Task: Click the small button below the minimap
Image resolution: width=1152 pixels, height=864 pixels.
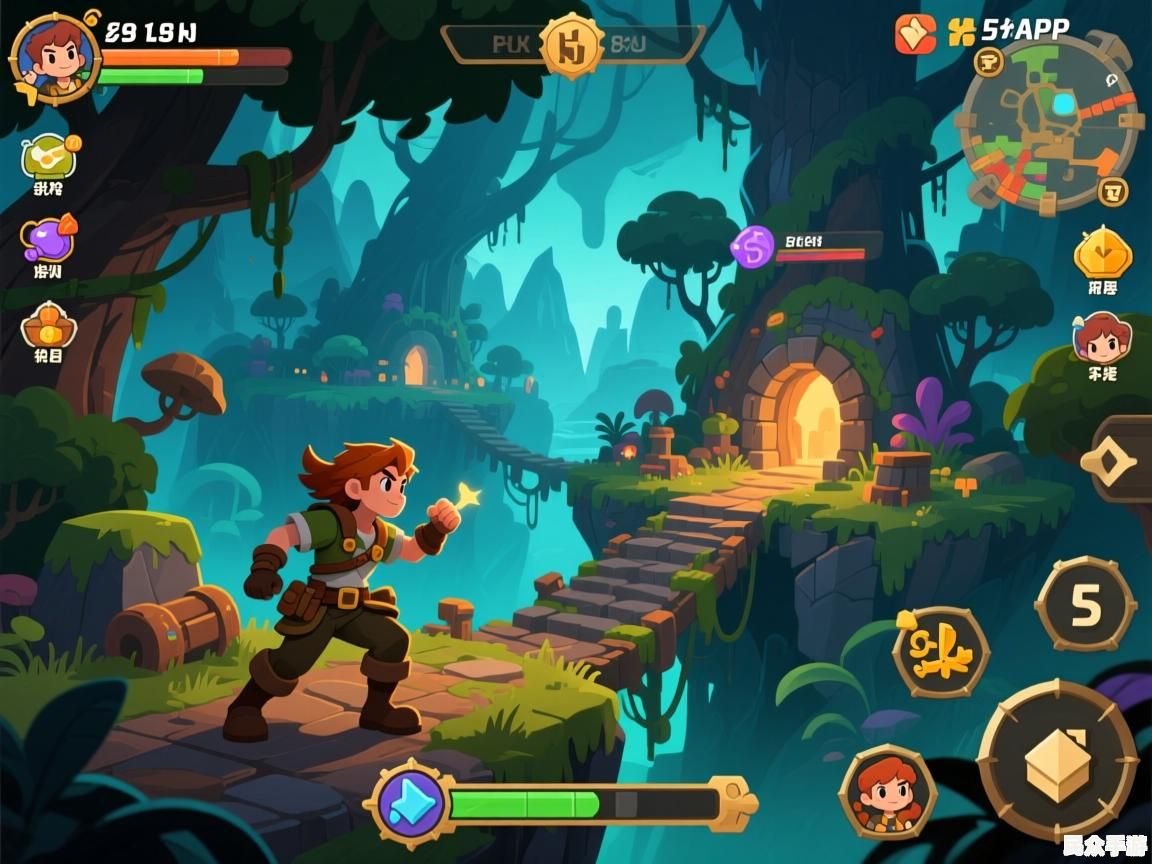Action: (x=1112, y=190)
